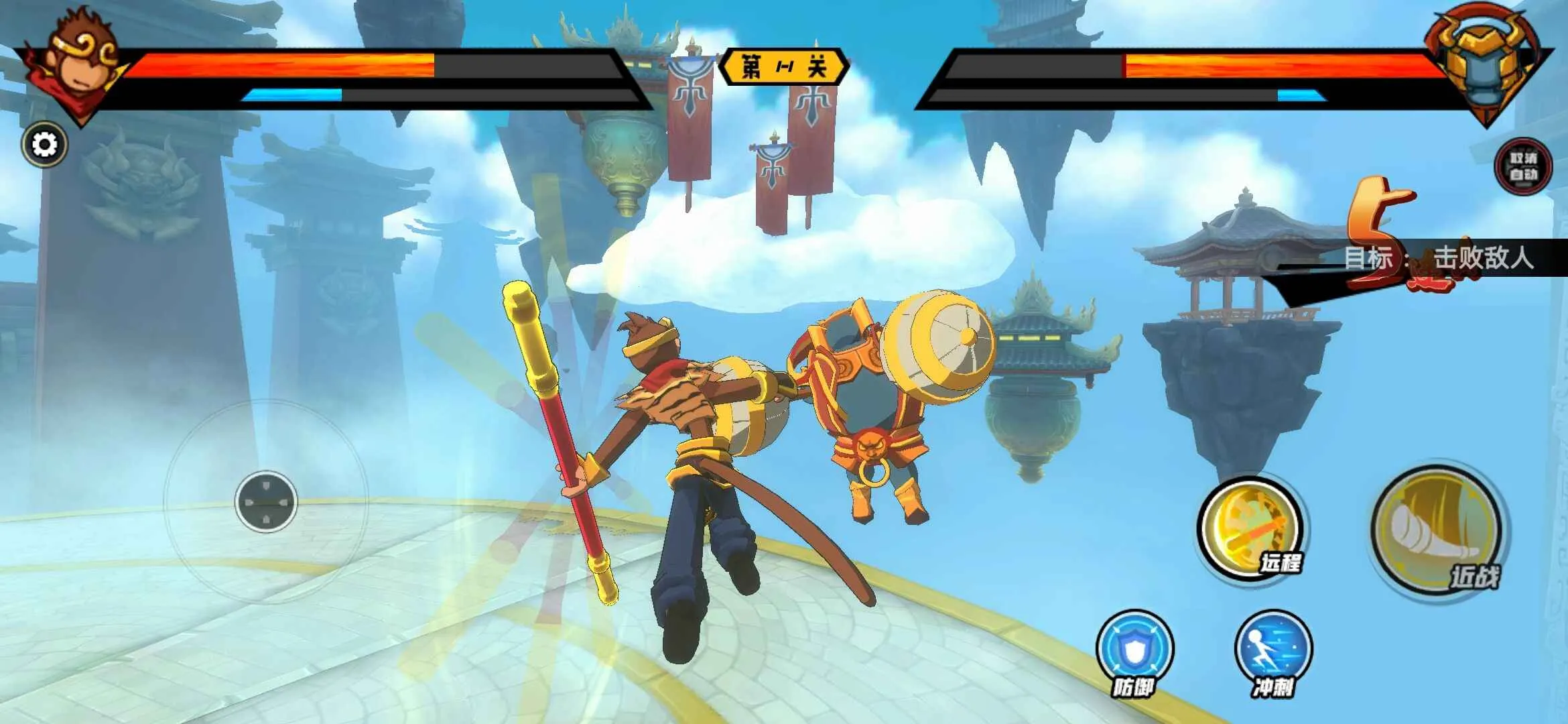Toggle the 取消自动 auto-battle button
Screen dimensions: 1568x724
point(1523,166)
